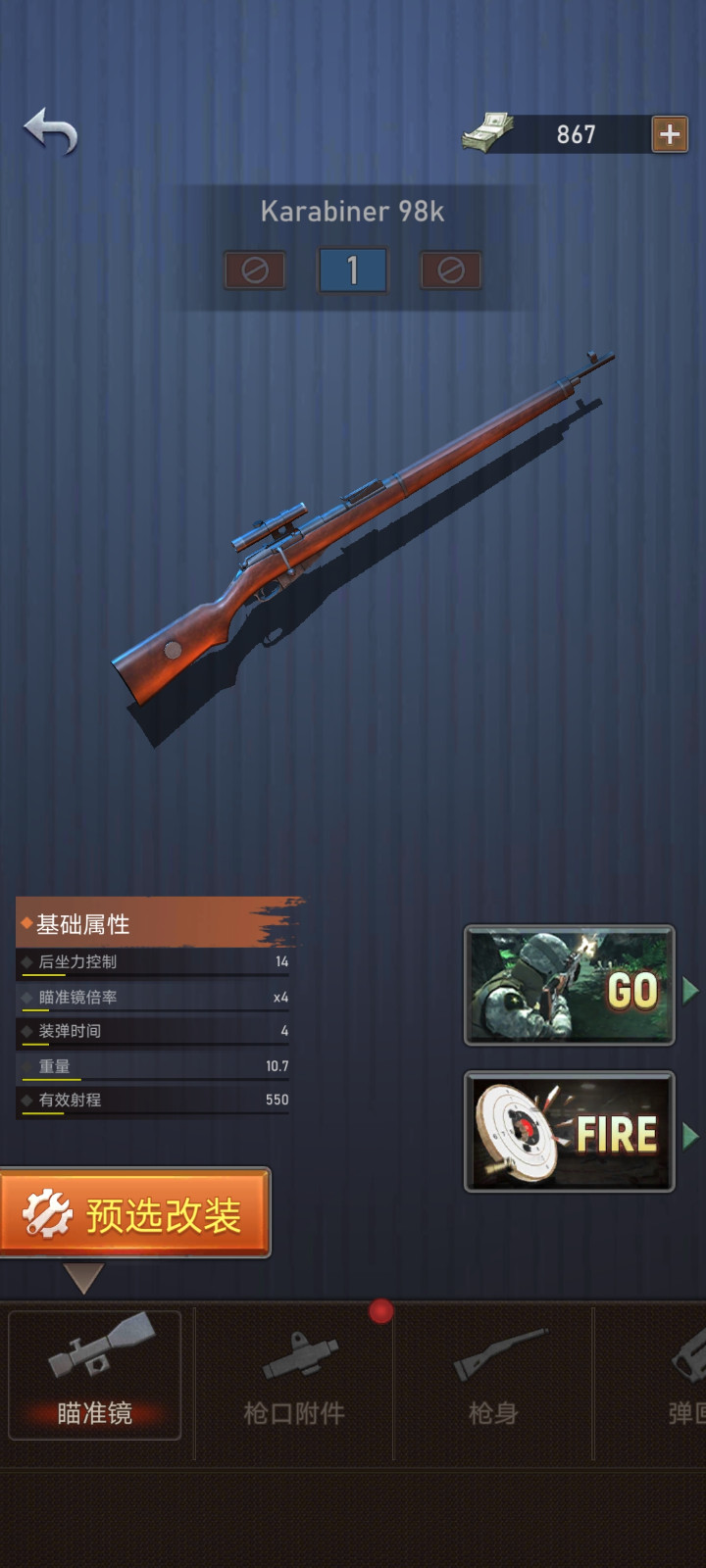Show the 枪身 gun body tab
This screenshot has height=1568, width=706.
coord(493,1374)
